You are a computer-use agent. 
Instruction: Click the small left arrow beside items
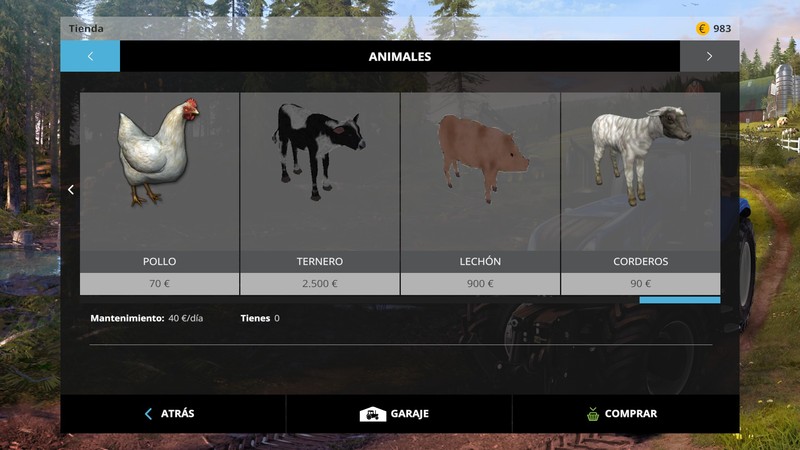71,190
